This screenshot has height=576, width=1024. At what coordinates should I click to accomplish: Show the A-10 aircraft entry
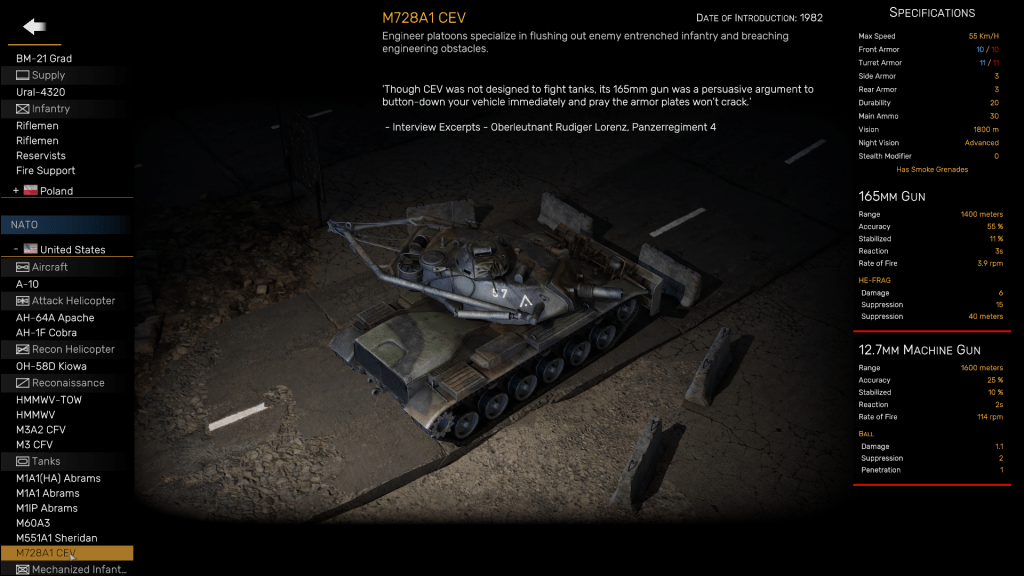tap(28, 284)
